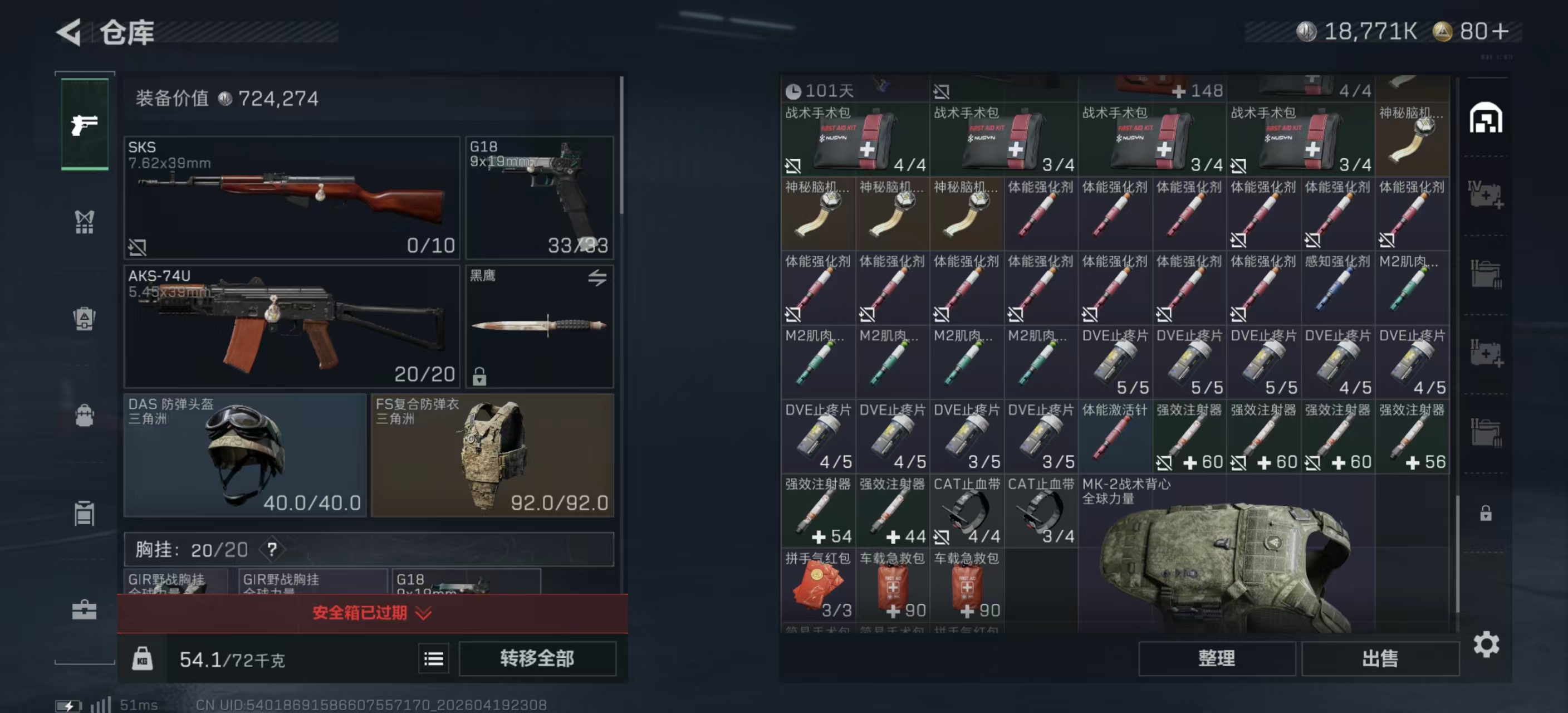
Task: Open the list view icon beside 转移全部
Action: [433, 659]
